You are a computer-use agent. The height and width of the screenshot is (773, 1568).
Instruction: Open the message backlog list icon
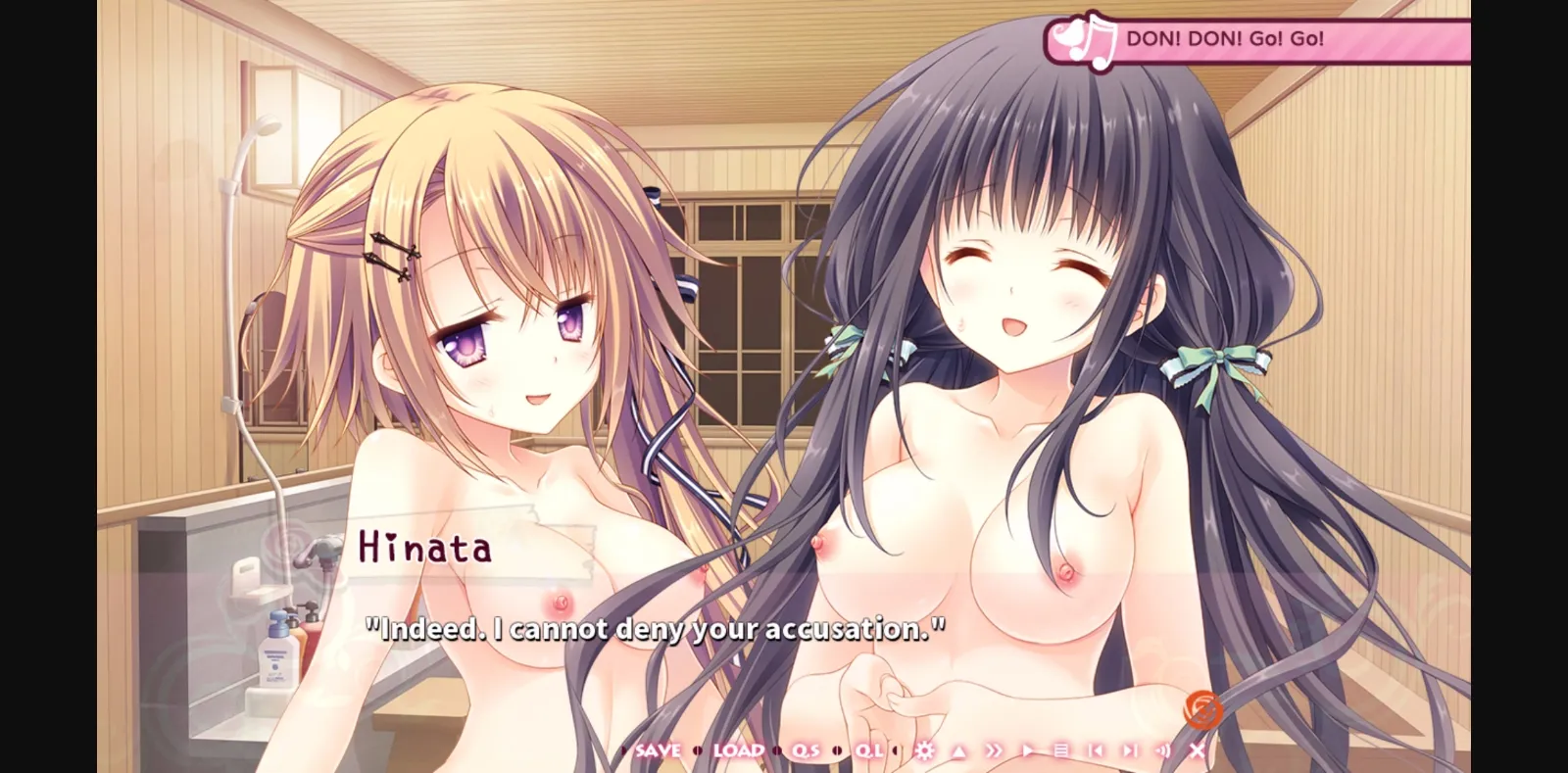click(x=1062, y=750)
